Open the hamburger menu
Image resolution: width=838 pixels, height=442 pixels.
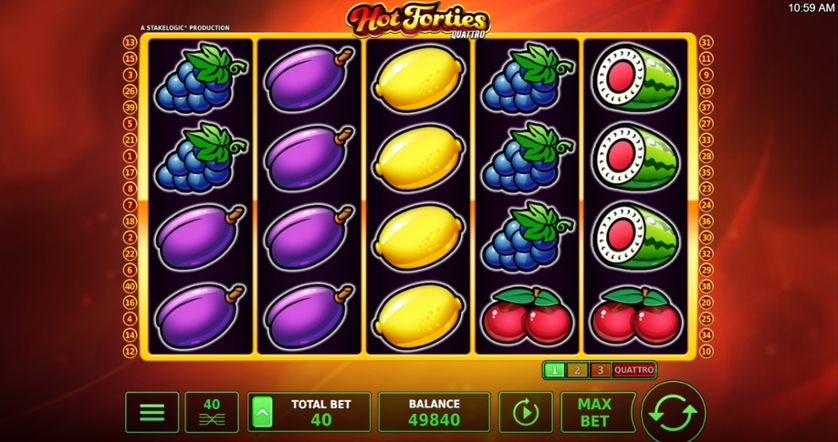[152, 412]
